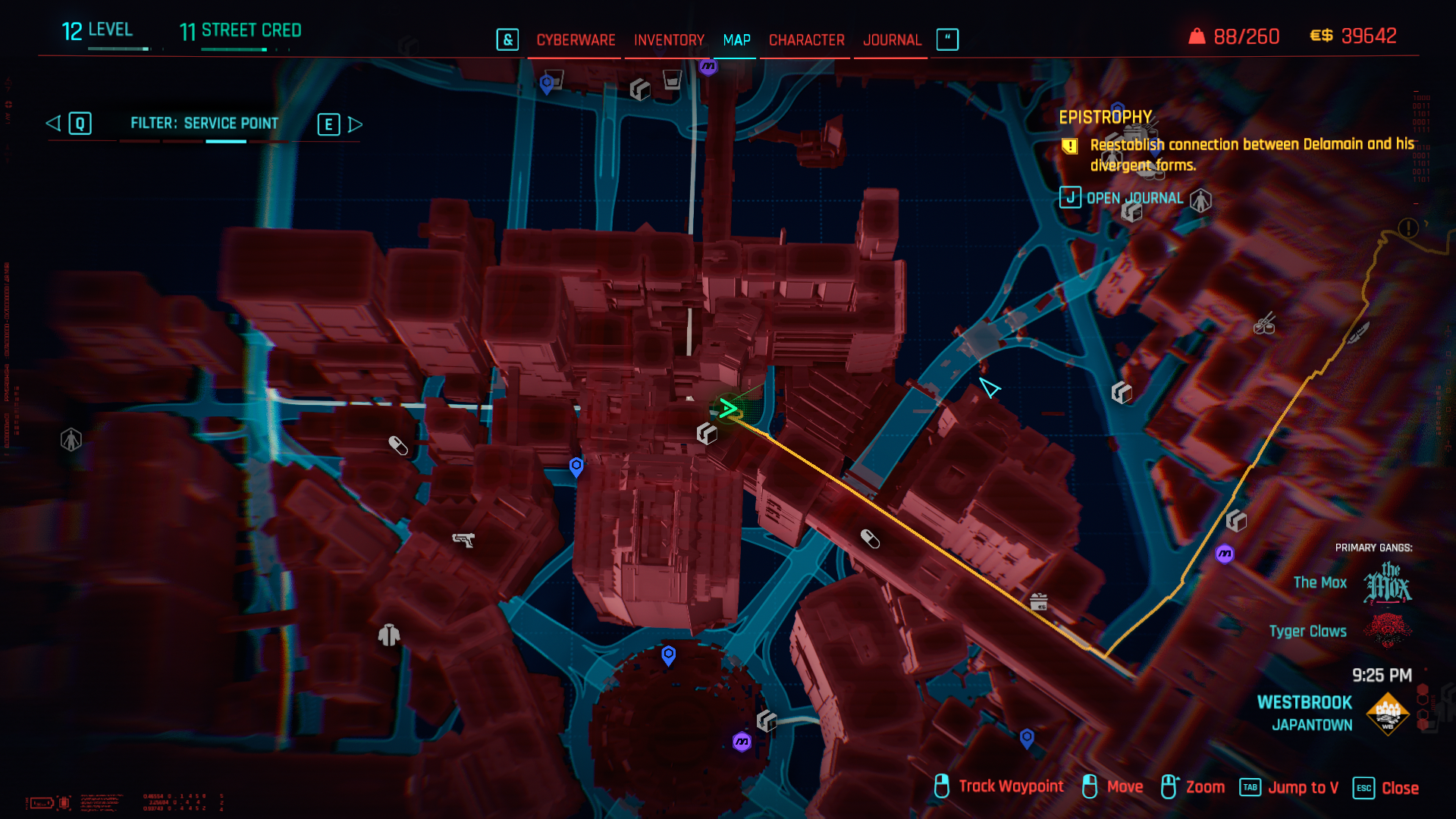The height and width of the screenshot is (819, 1456).
Task: Cycle map filter to previous with left arrow
Action: tap(53, 124)
